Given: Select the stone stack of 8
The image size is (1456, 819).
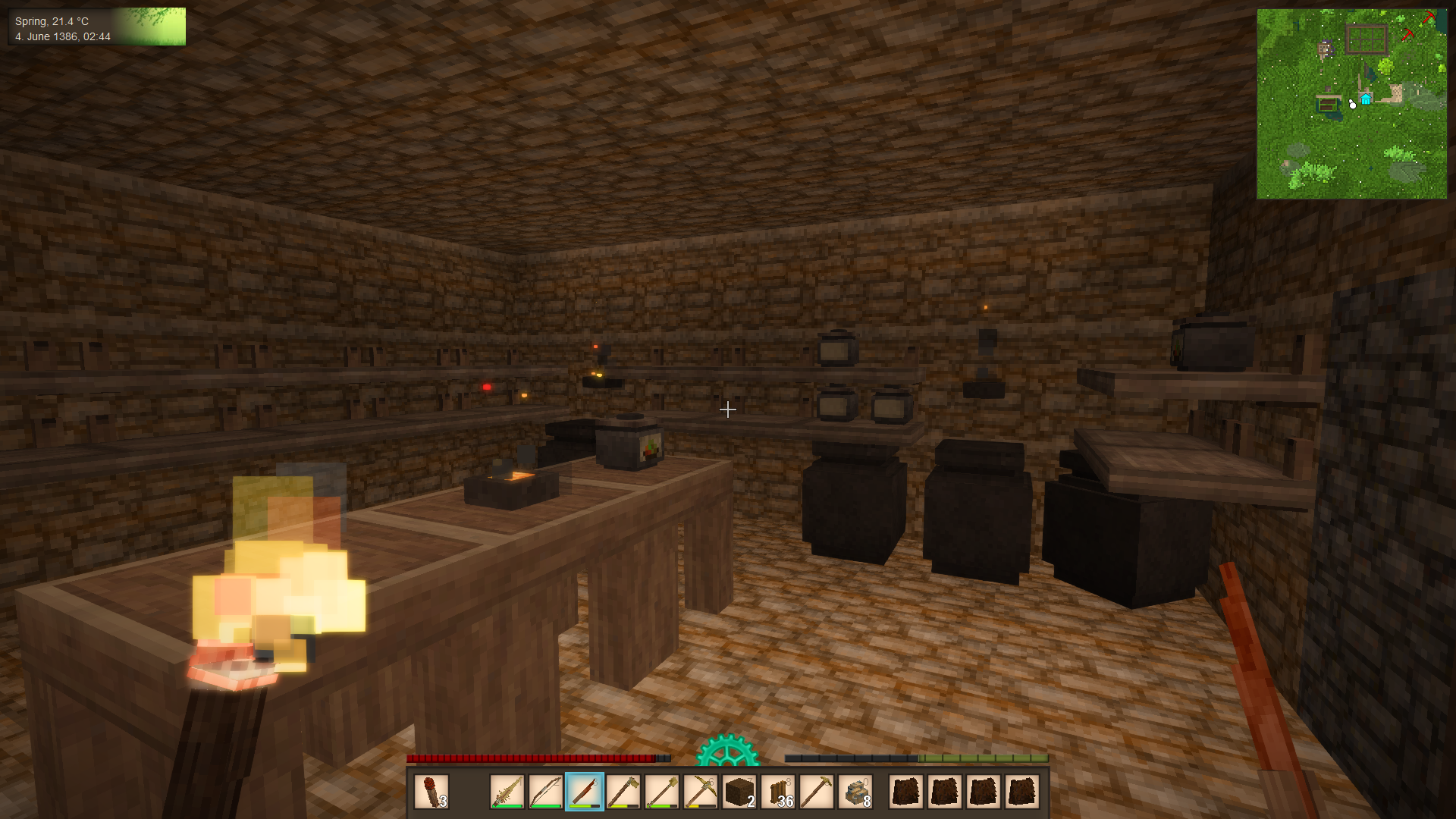Looking at the screenshot, I should 855,792.
